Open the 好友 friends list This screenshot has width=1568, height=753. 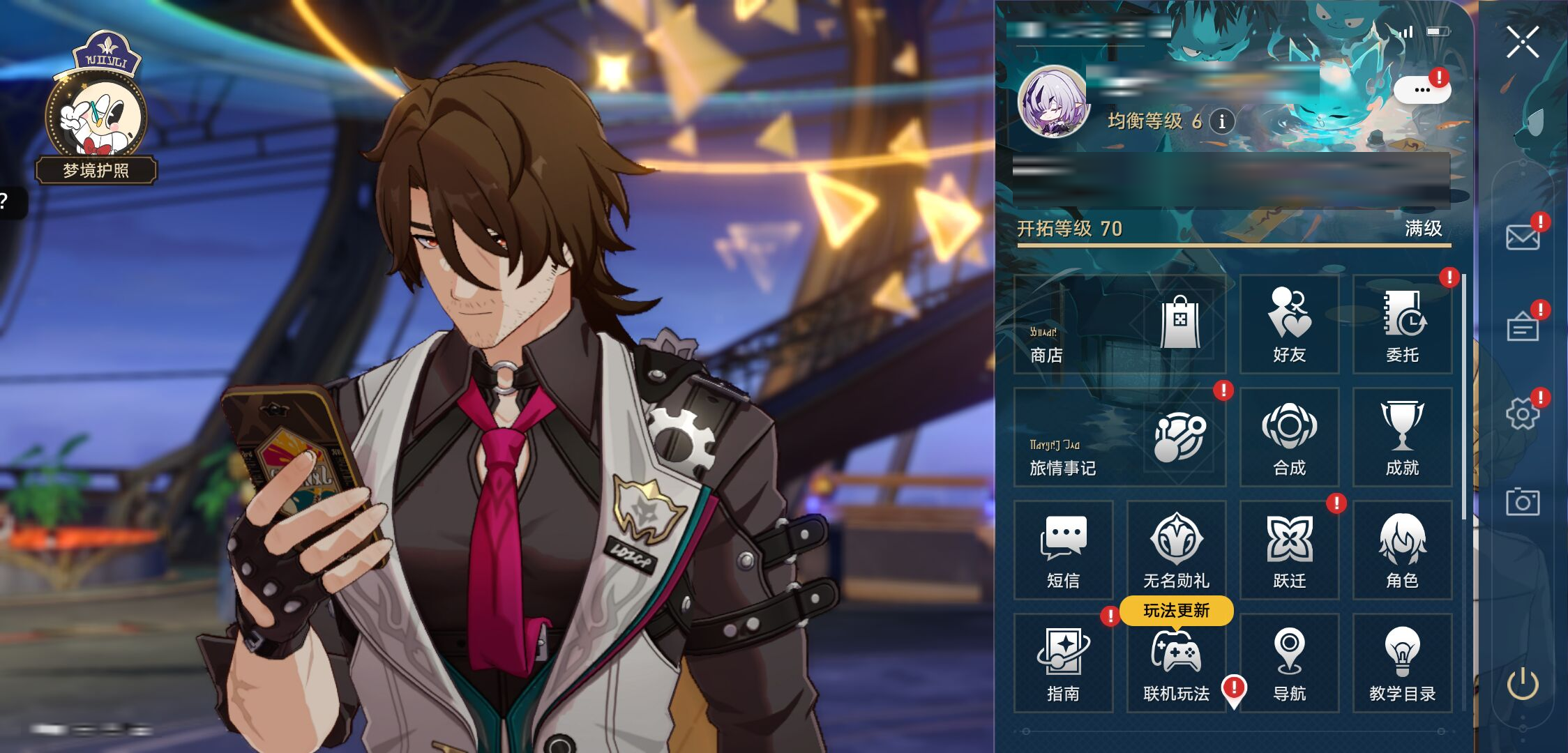[x=1289, y=325]
